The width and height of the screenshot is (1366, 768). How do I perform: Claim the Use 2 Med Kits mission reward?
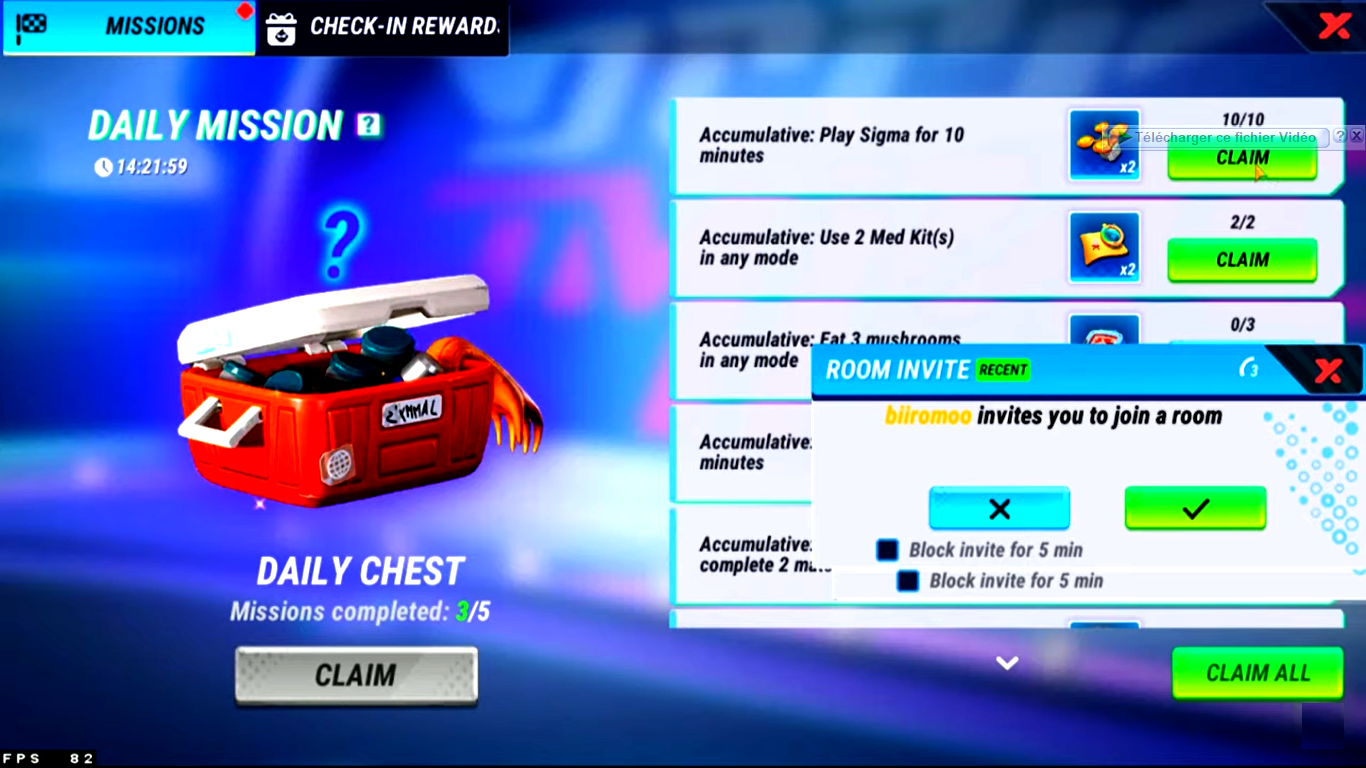point(1242,260)
